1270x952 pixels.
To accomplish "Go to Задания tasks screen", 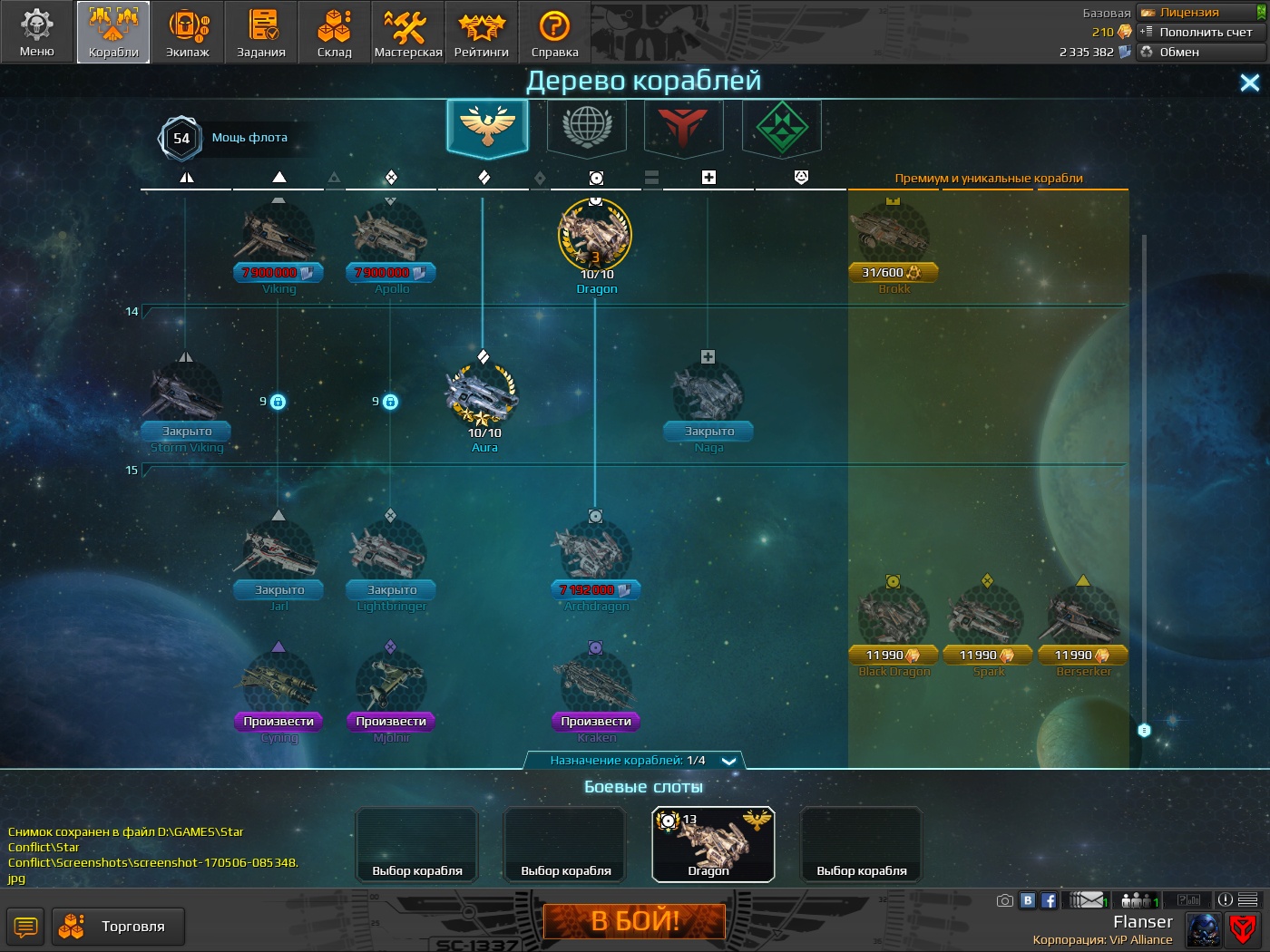I will [261, 33].
